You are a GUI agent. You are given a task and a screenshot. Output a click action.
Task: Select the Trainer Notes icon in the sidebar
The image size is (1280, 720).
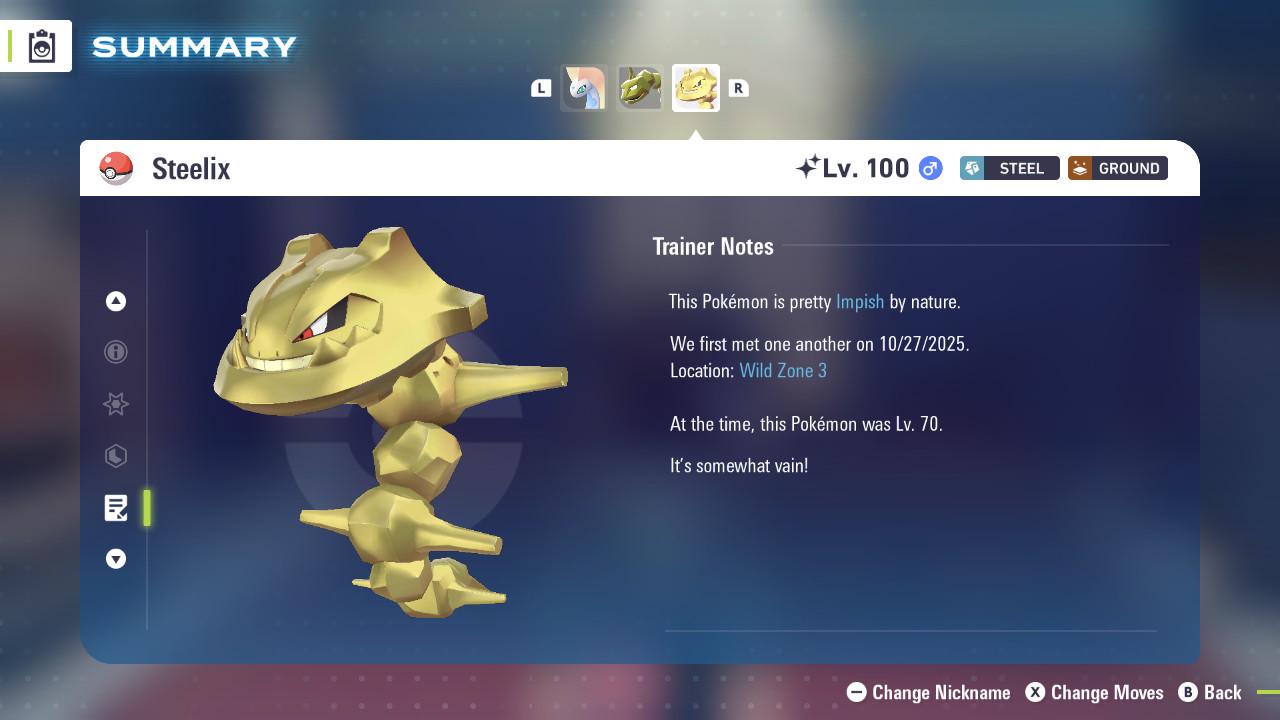pos(116,508)
